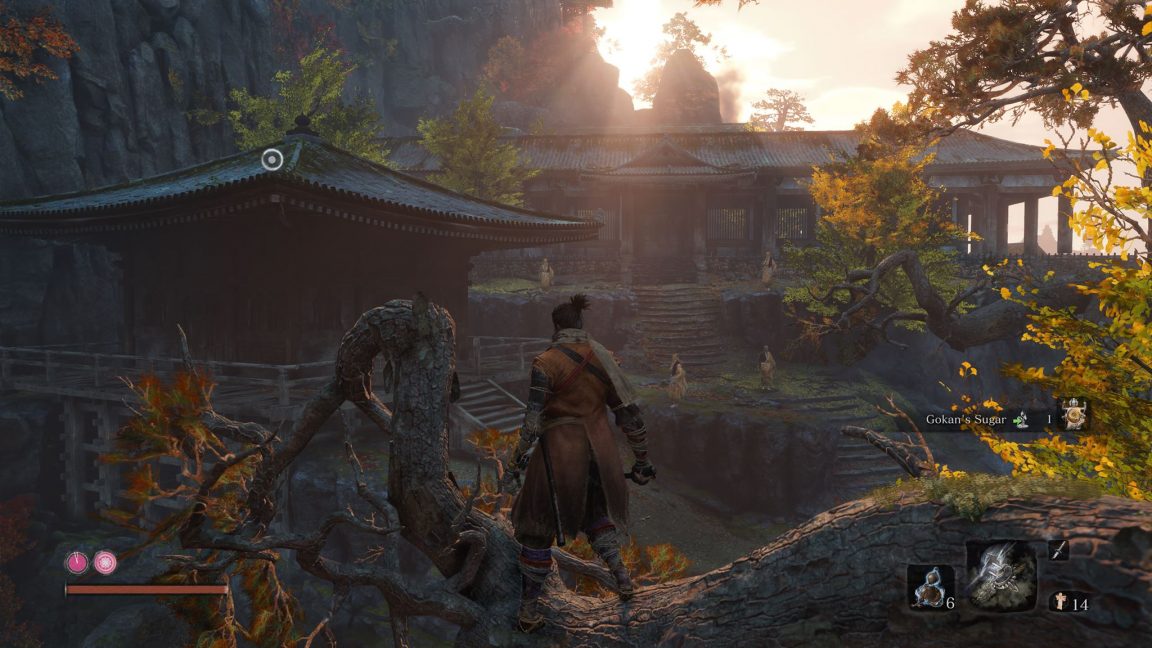Image resolution: width=1152 pixels, height=648 pixels.
Task: Select the Healing Gourd quick item slot
Action: coord(927,586)
